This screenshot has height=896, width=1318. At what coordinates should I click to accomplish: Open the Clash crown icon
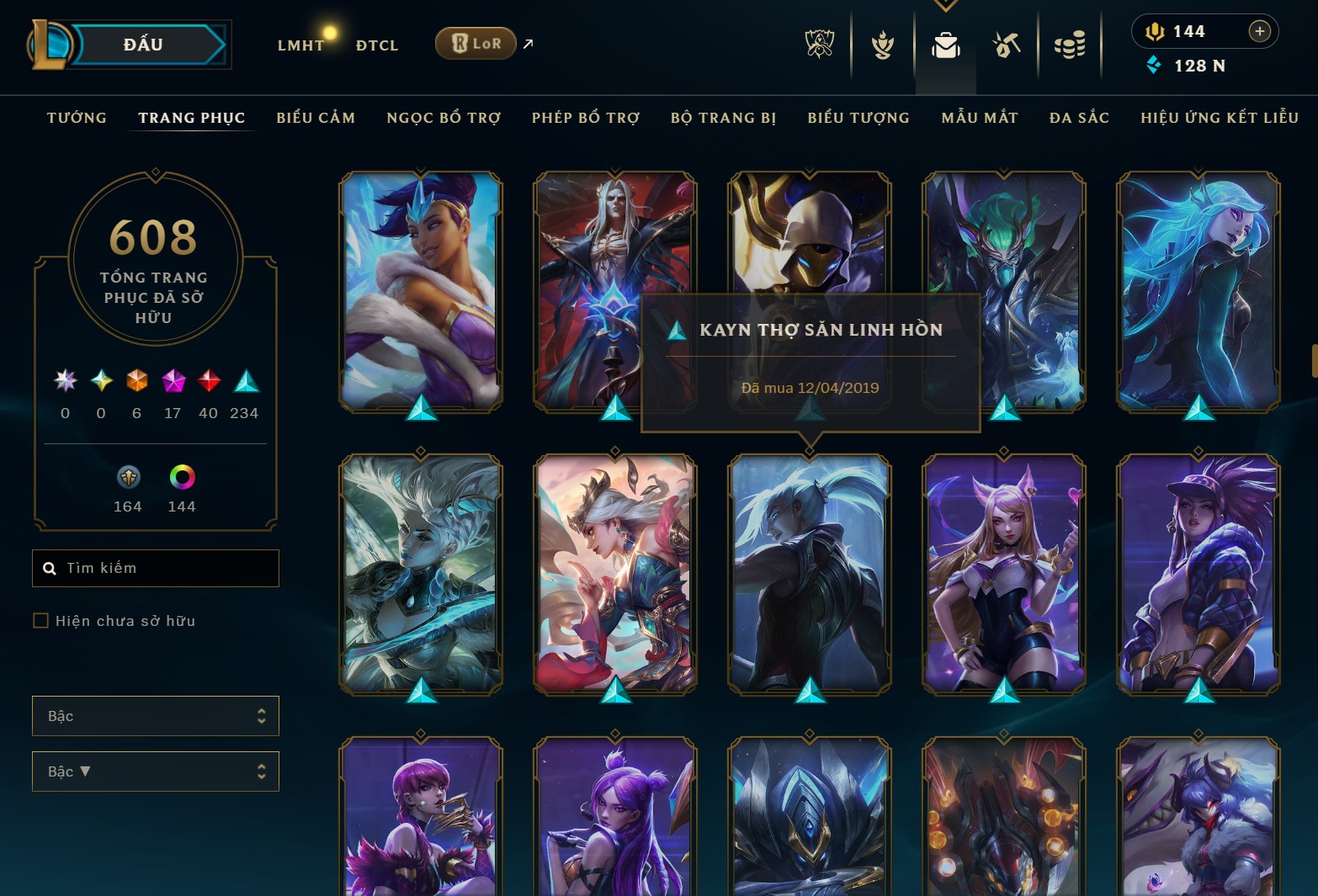[x=880, y=46]
